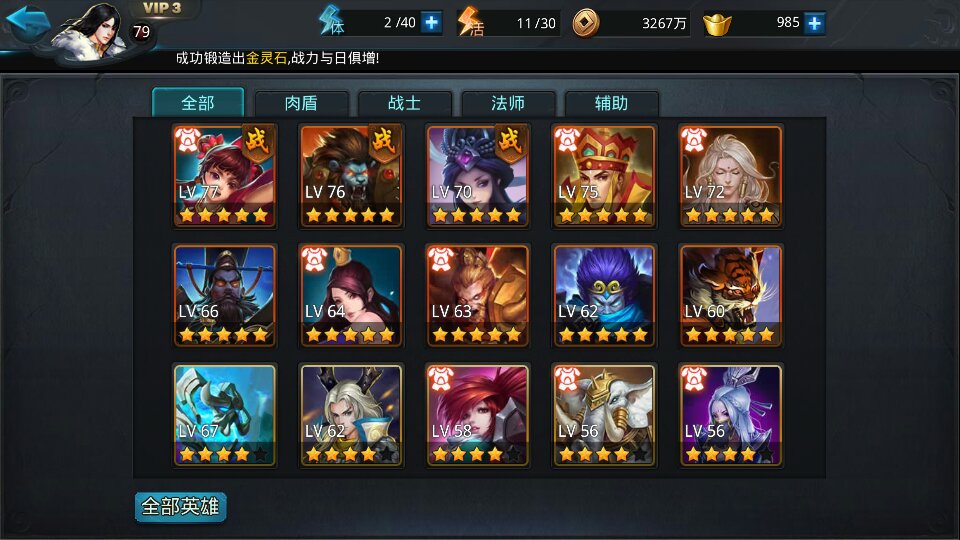Open the 战士 category tab

[x=405, y=103]
